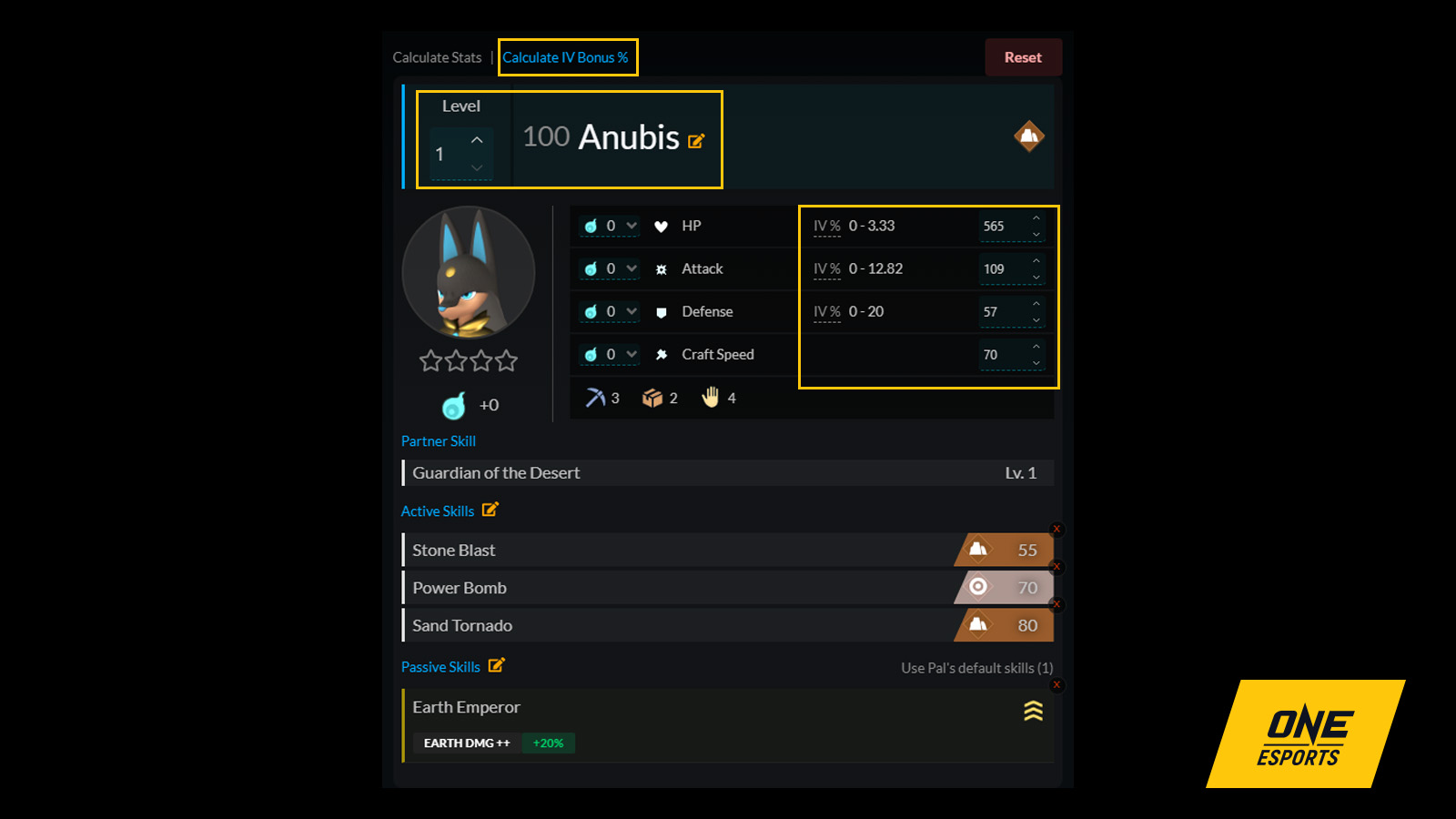Edit the Anubis name via pencil icon
Image resolution: width=1456 pixels, height=819 pixels.
(697, 141)
